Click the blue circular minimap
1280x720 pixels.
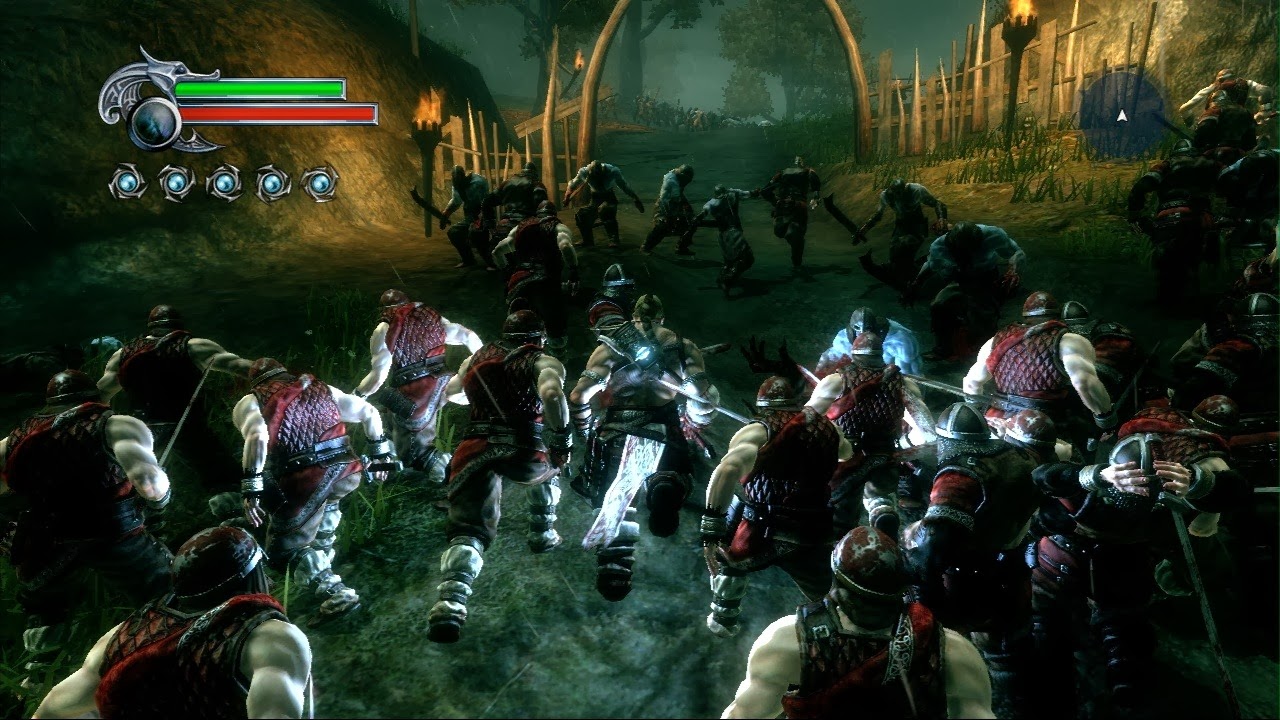pyautogui.click(x=1122, y=115)
